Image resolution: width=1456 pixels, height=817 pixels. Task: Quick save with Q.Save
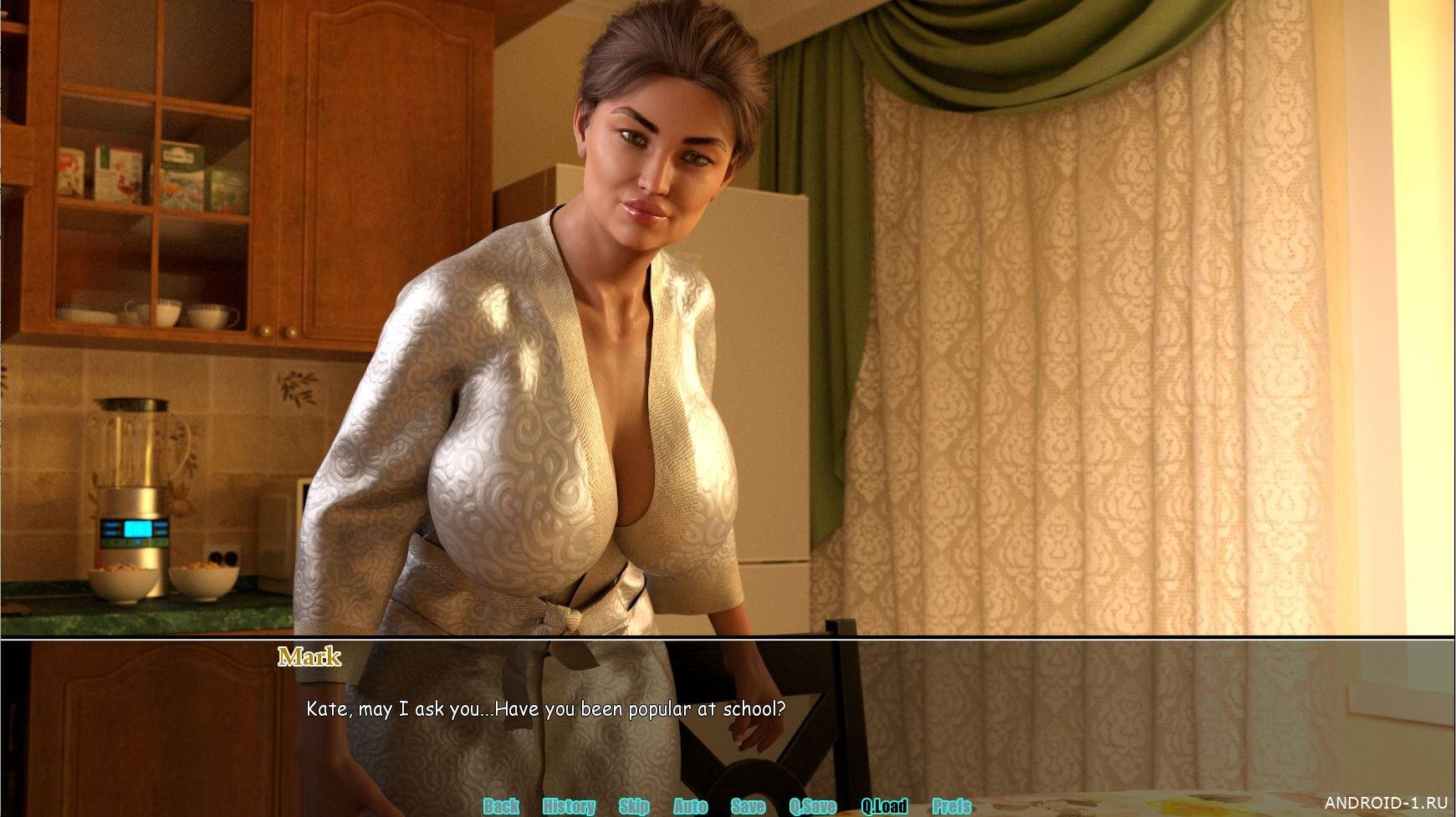pos(812,806)
